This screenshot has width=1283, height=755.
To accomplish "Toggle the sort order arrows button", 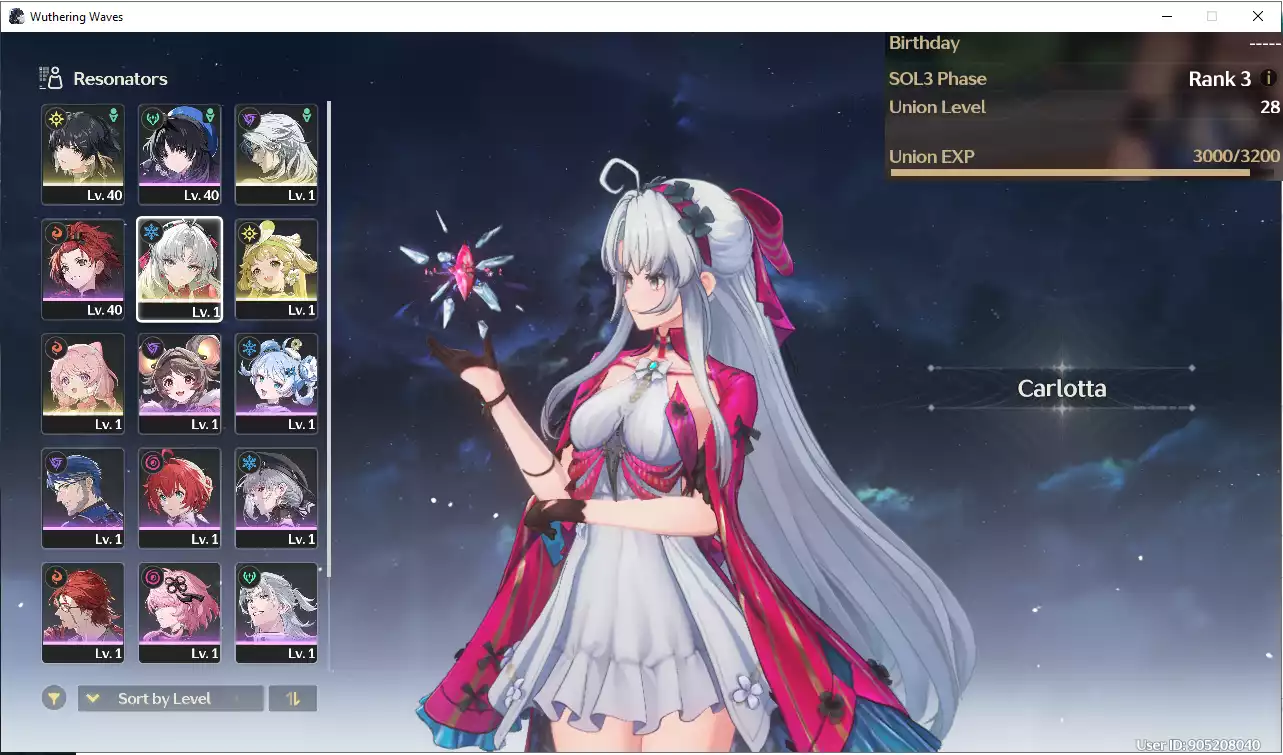I will (293, 698).
